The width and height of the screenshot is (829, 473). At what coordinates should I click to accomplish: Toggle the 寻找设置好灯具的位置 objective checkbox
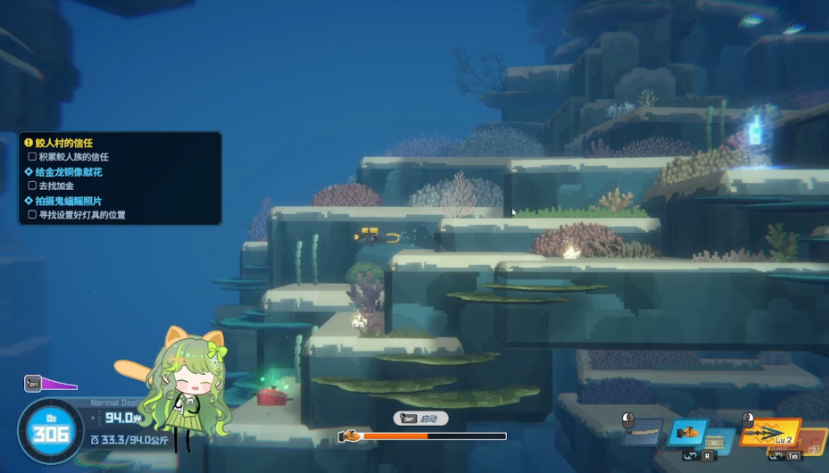32,215
